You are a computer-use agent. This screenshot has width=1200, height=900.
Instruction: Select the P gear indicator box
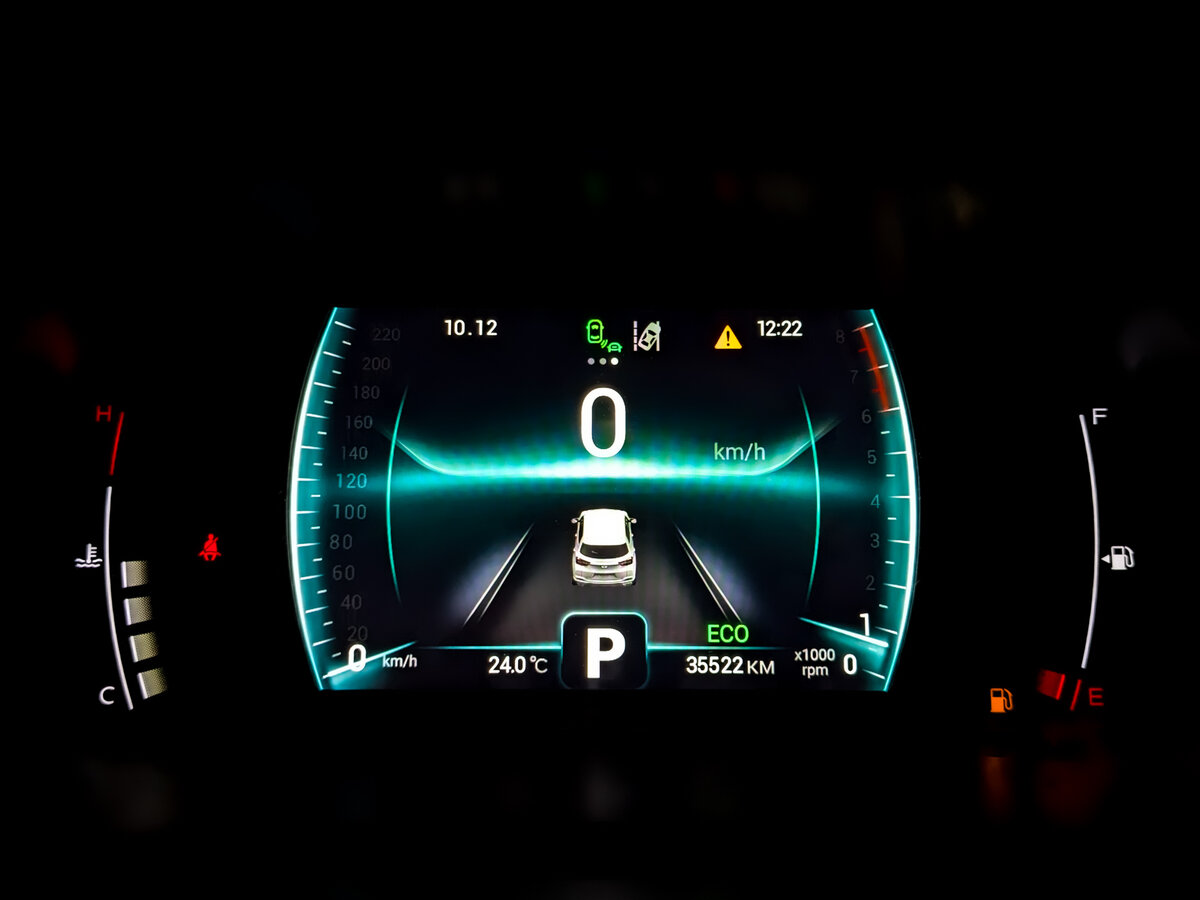tap(603, 652)
